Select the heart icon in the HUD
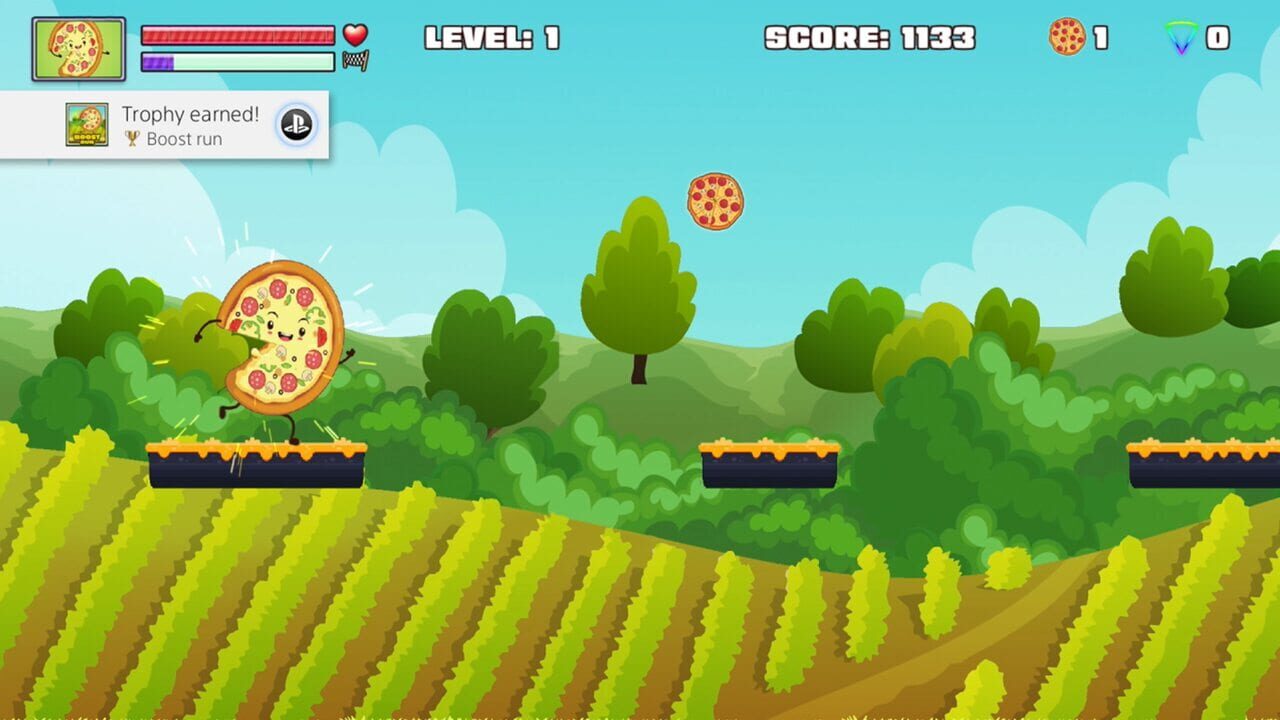This screenshot has width=1280, height=720. point(355,33)
